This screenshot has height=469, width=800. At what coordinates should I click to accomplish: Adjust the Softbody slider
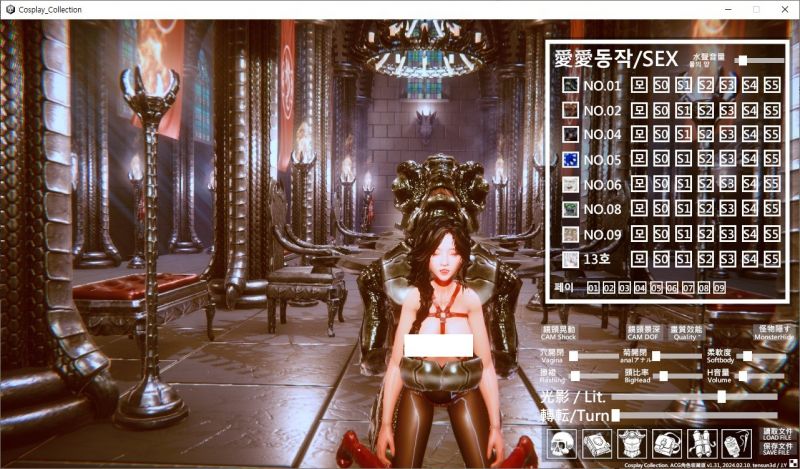[x=747, y=356]
